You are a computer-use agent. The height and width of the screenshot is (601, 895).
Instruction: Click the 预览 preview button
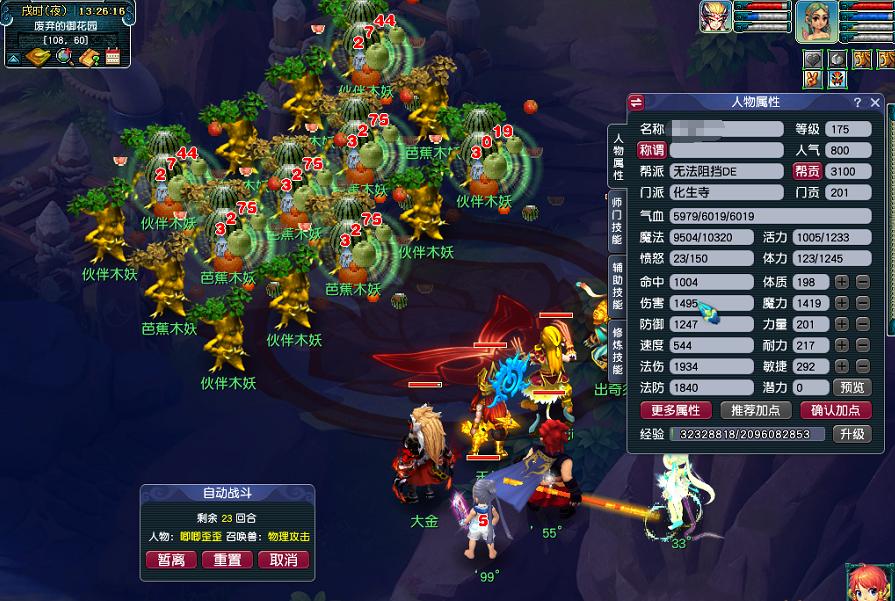pos(852,387)
